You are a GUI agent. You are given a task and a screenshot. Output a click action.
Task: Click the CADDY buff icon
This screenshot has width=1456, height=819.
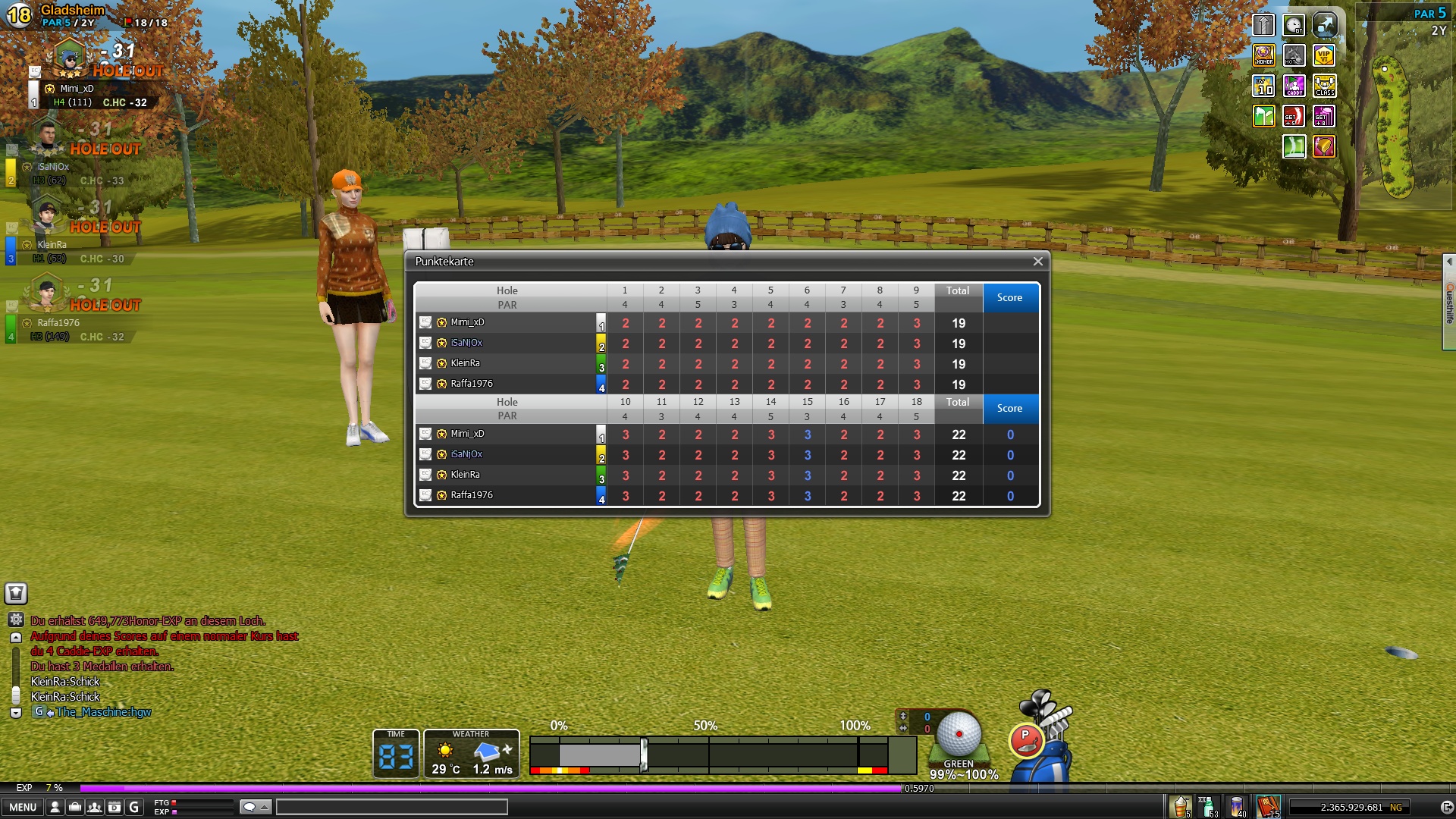[1294, 86]
